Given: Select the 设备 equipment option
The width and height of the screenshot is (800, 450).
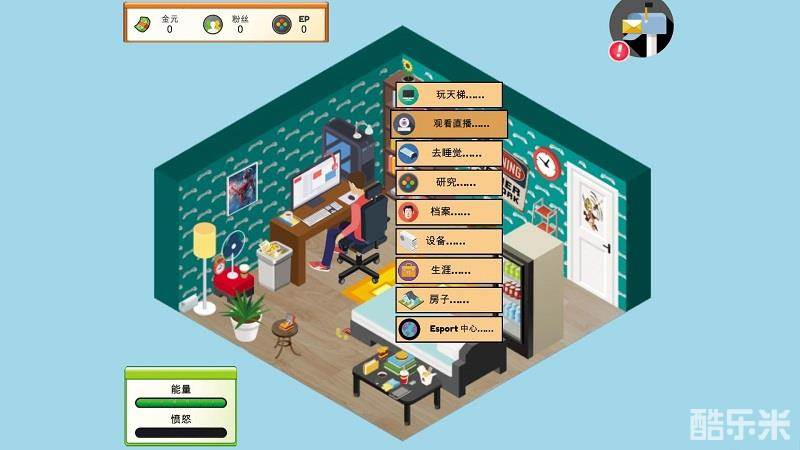Looking at the screenshot, I should click(448, 241).
